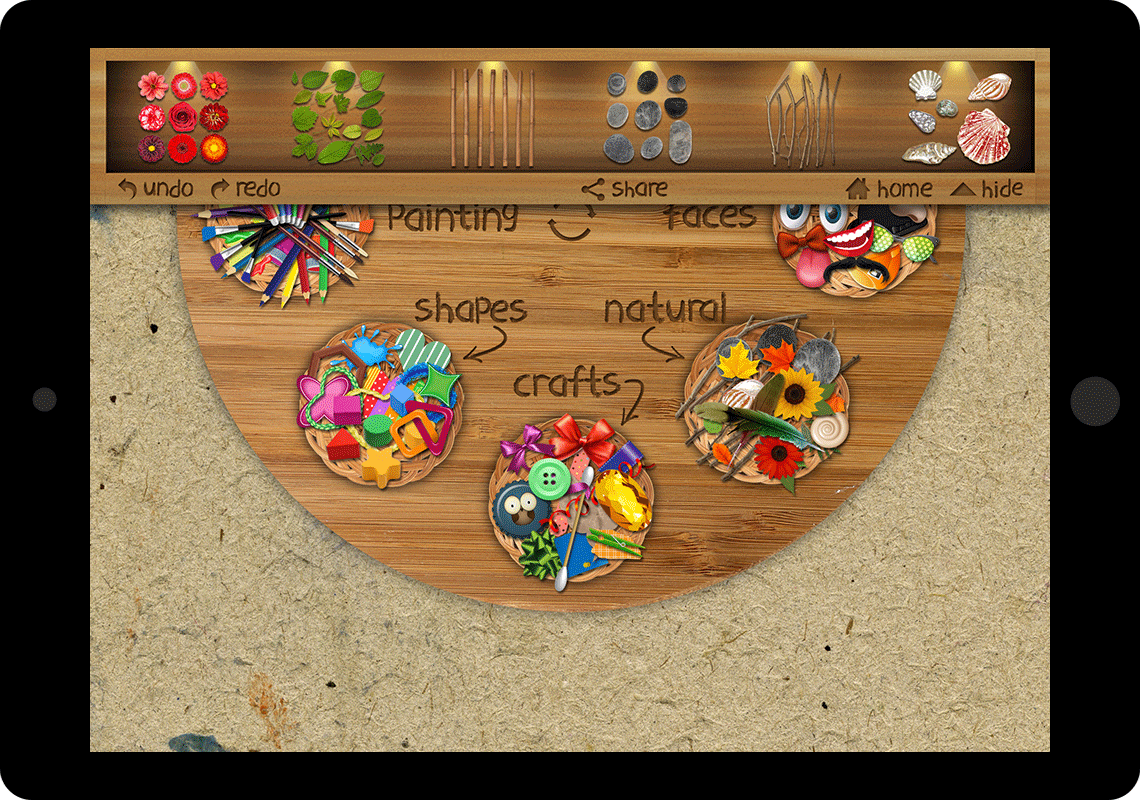The image size is (1140, 800).
Task: Undo the last action
Action: [155, 188]
